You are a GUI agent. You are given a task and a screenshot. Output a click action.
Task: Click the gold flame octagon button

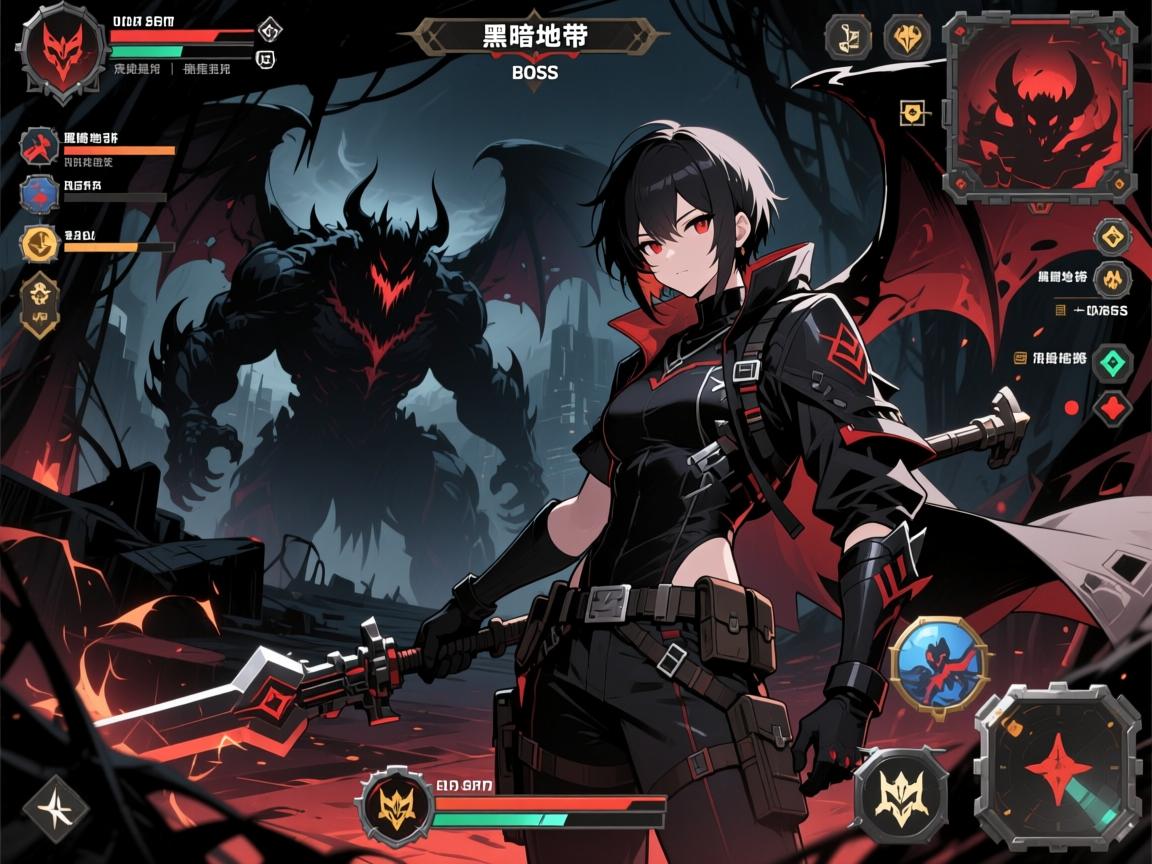[x=907, y=37]
